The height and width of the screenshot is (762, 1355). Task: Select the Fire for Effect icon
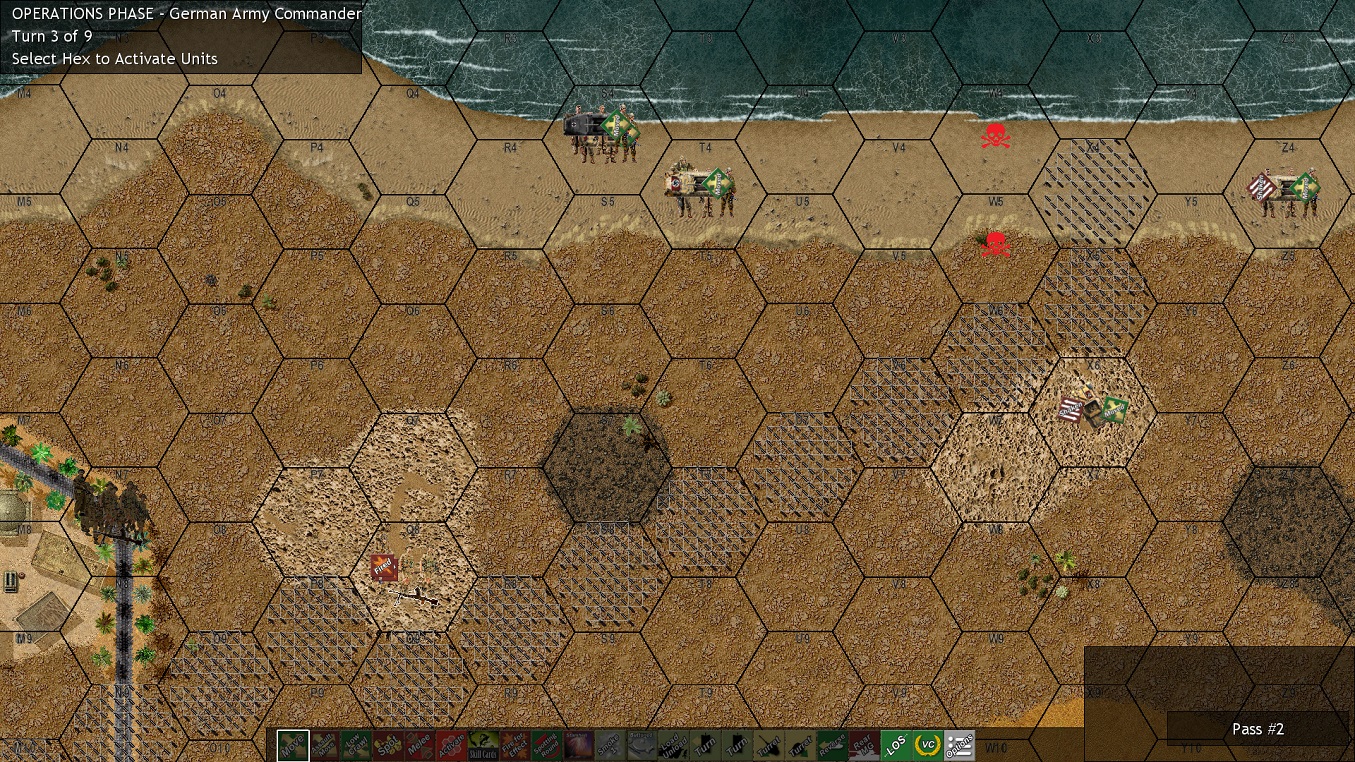[515, 745]
